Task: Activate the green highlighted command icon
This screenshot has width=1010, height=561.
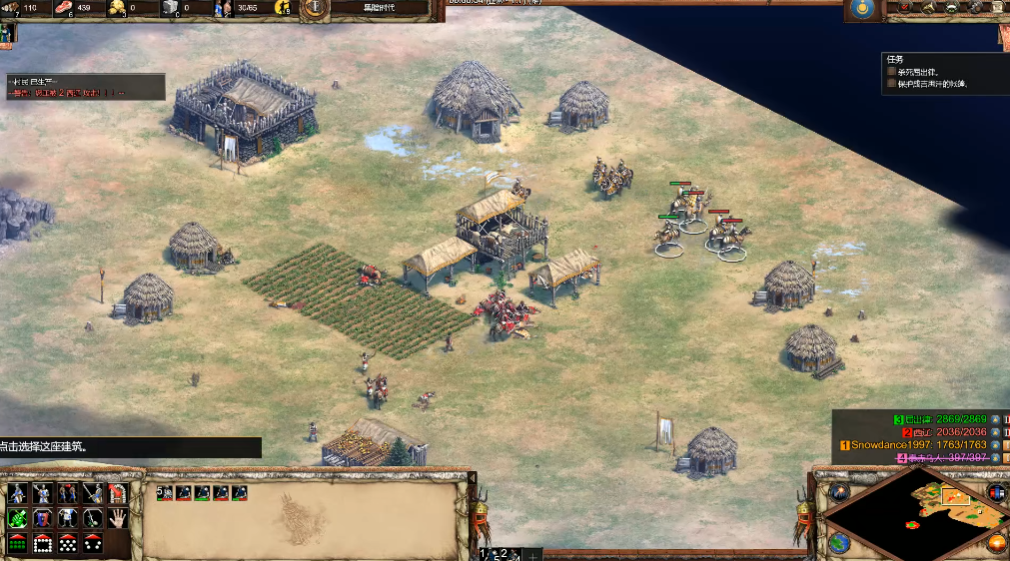Action: 17,518
